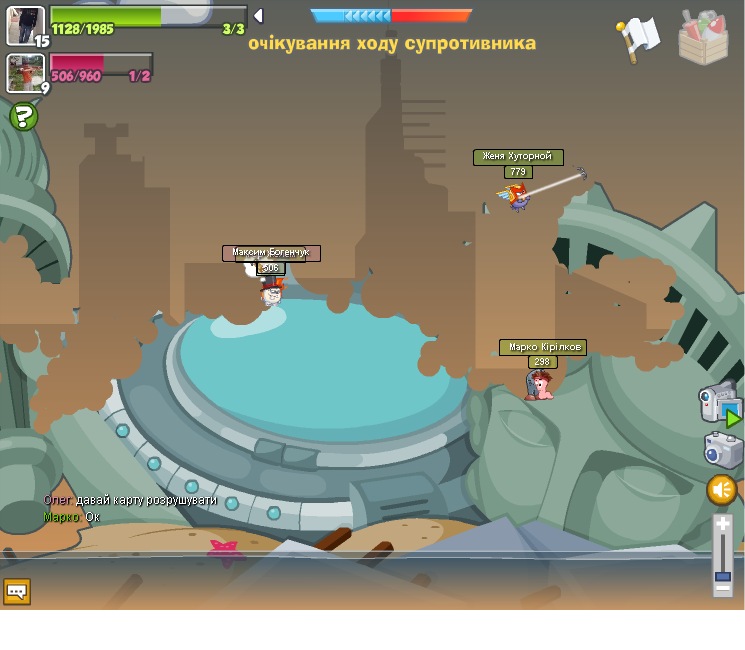This screenshot has height=650, width=745.
Task: Click the blue zoom slider handle
Action: coord(723,576)
